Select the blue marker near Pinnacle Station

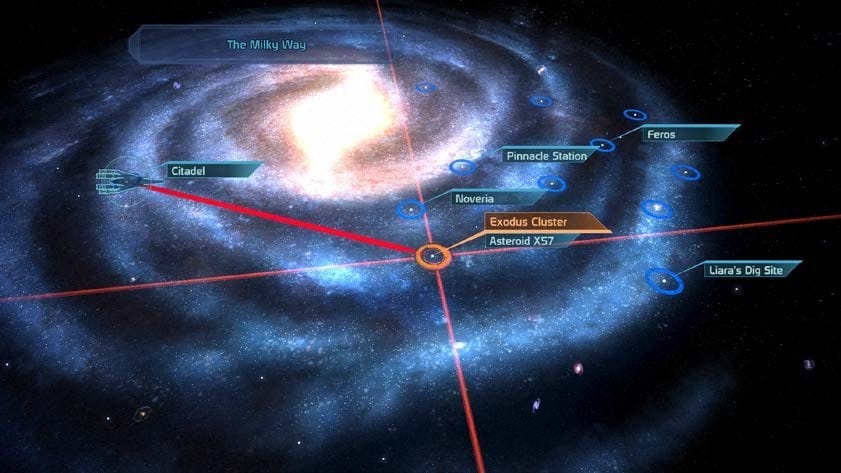[462, 167]
